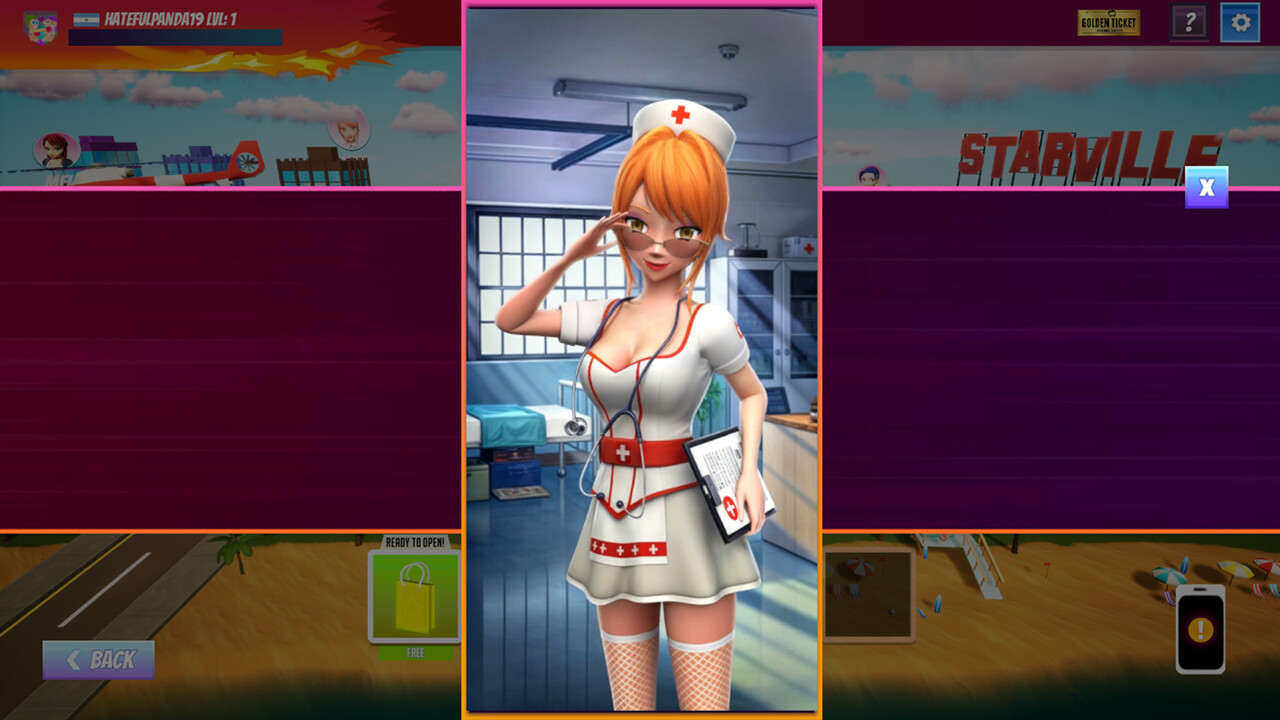Dismiss the nurse popup with the X
The width and height of the screenshot is (1280, 720).
[1205, 187]
